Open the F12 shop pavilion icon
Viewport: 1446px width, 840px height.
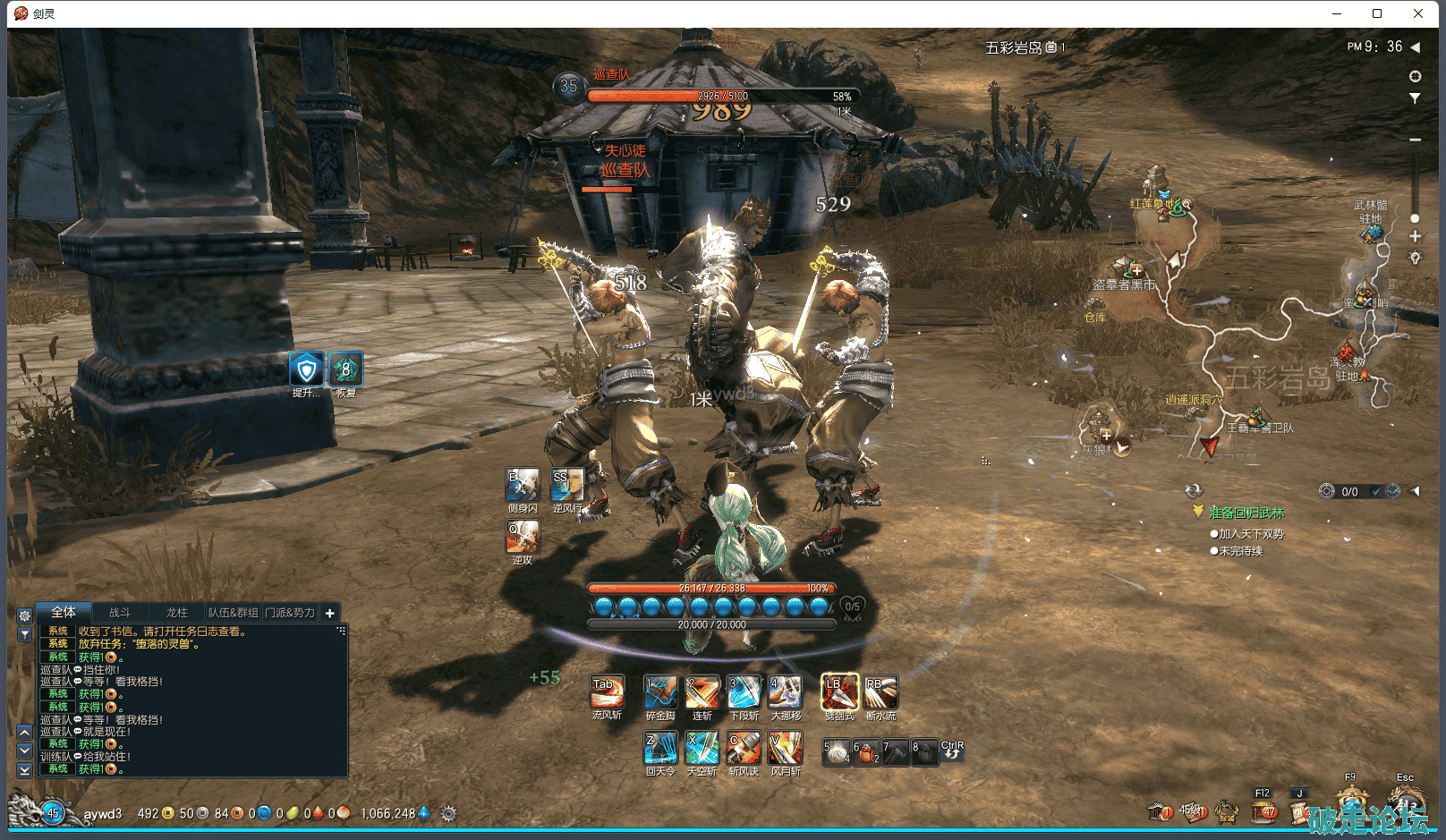click(1263, 810)
